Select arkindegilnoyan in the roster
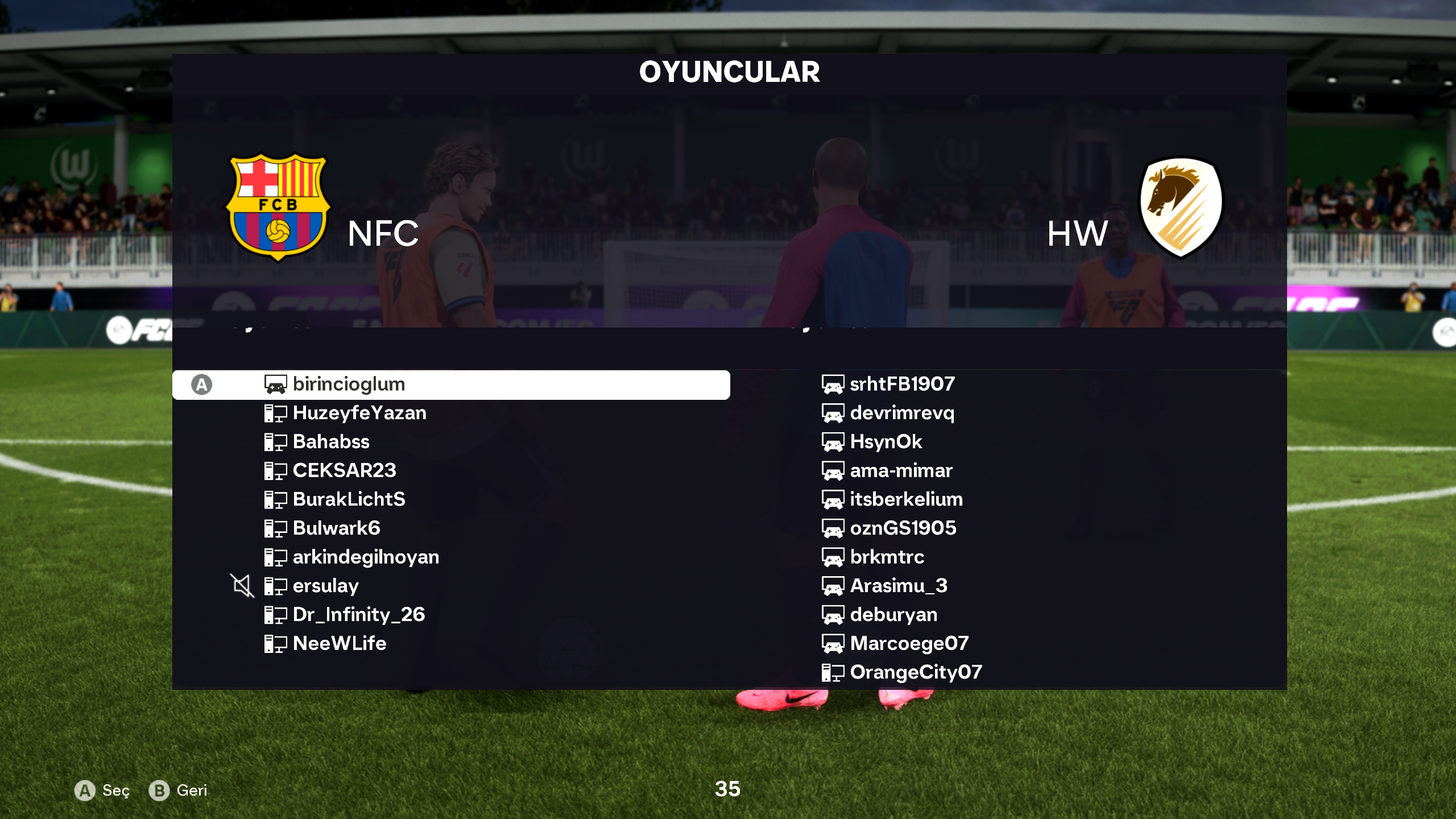The height and width of the screenshot is (819, 1456). coord(366,557)
